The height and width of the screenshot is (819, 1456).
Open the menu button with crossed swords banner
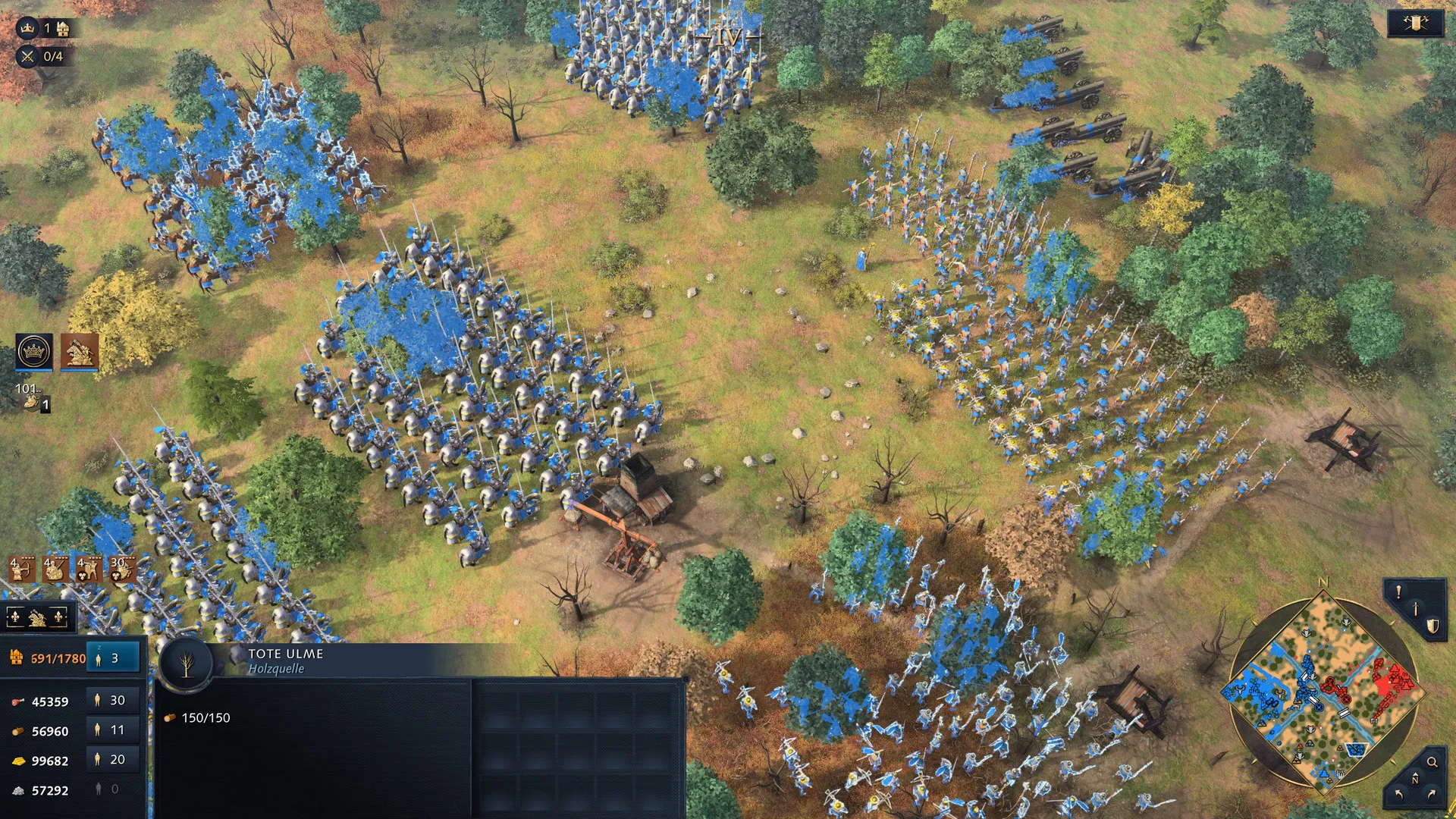pyautogui.click(x=1415, y=24)
